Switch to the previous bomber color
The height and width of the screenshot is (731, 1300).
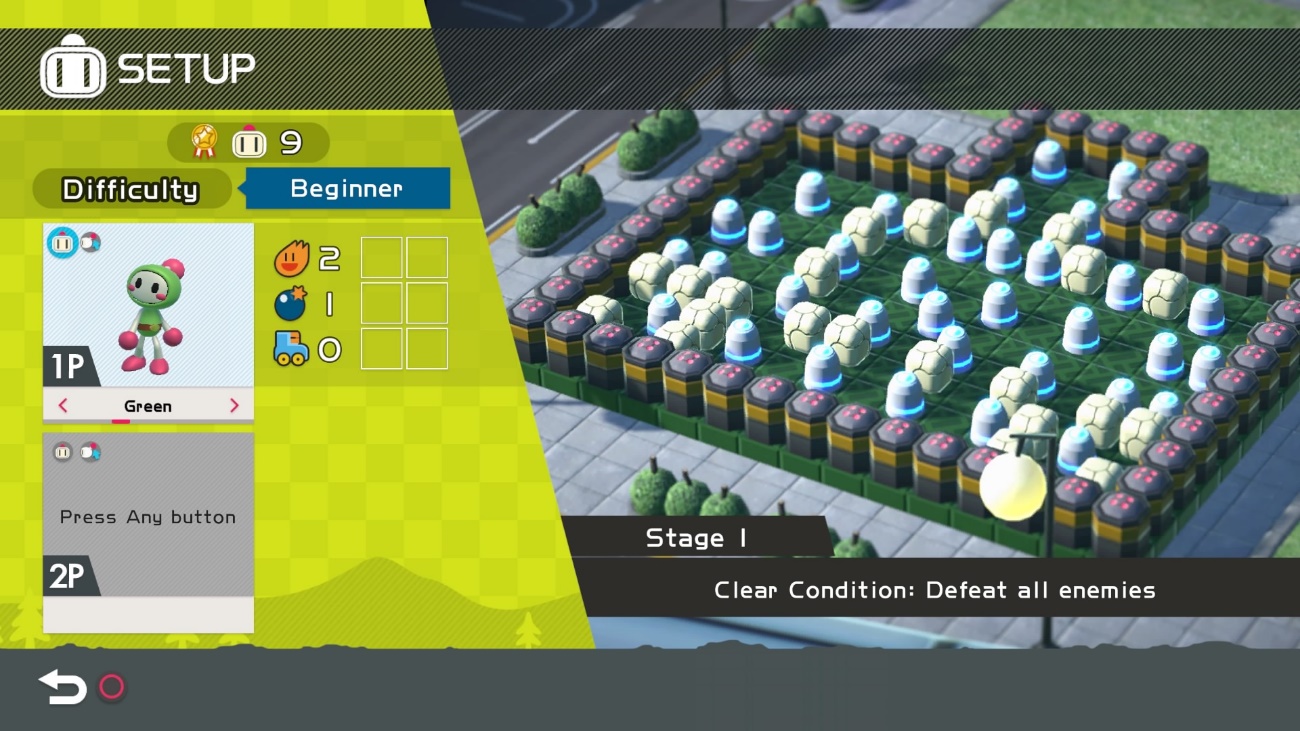pos(63,406)
